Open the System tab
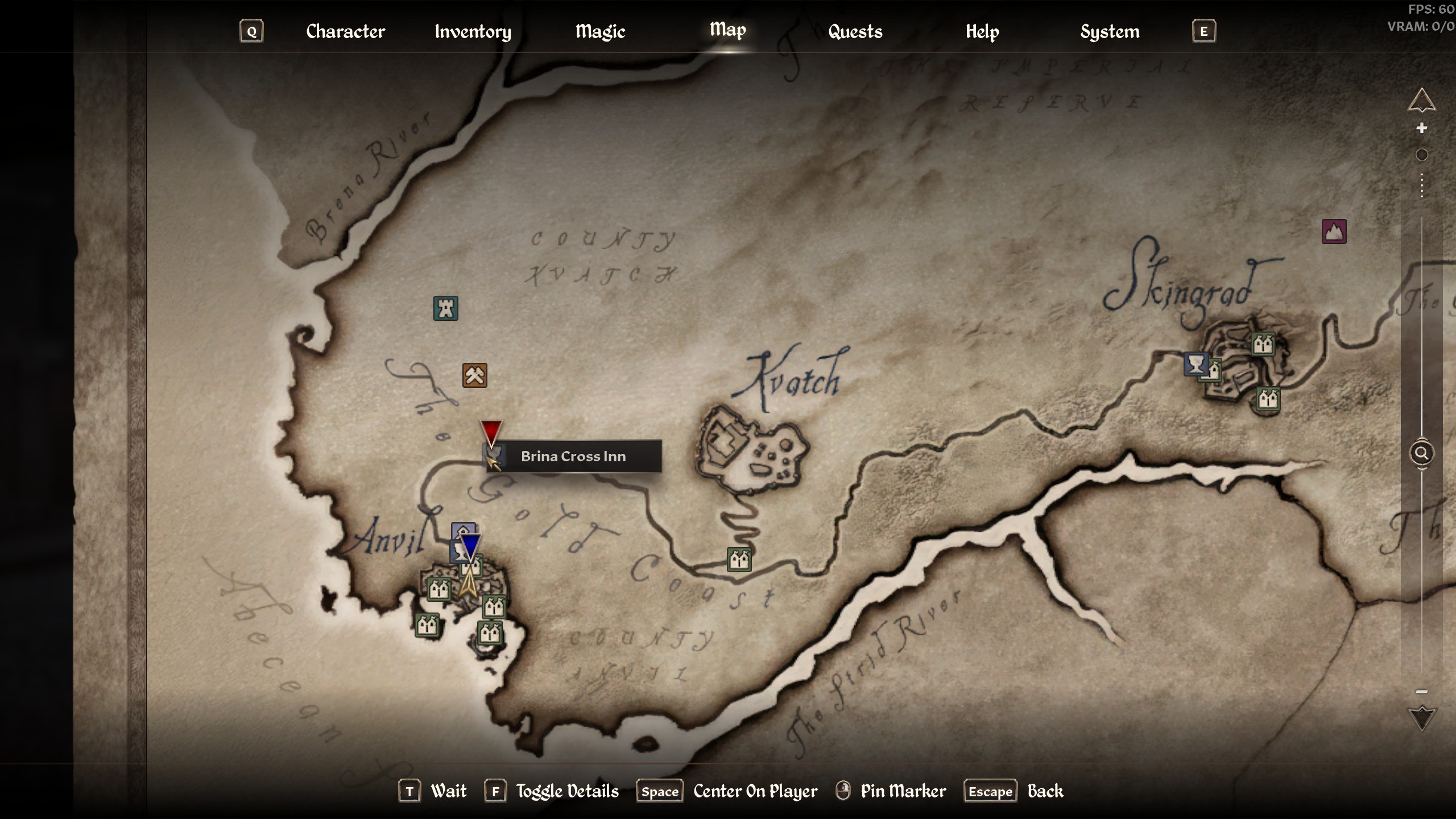The width and height of the screenshot is (1456, 819). pos(1110,31)
